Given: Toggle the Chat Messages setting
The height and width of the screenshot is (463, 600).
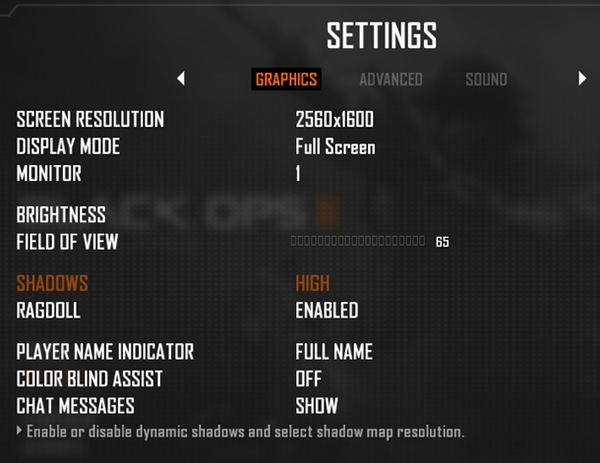Looking at the screenshot, I should click(316, 406).
